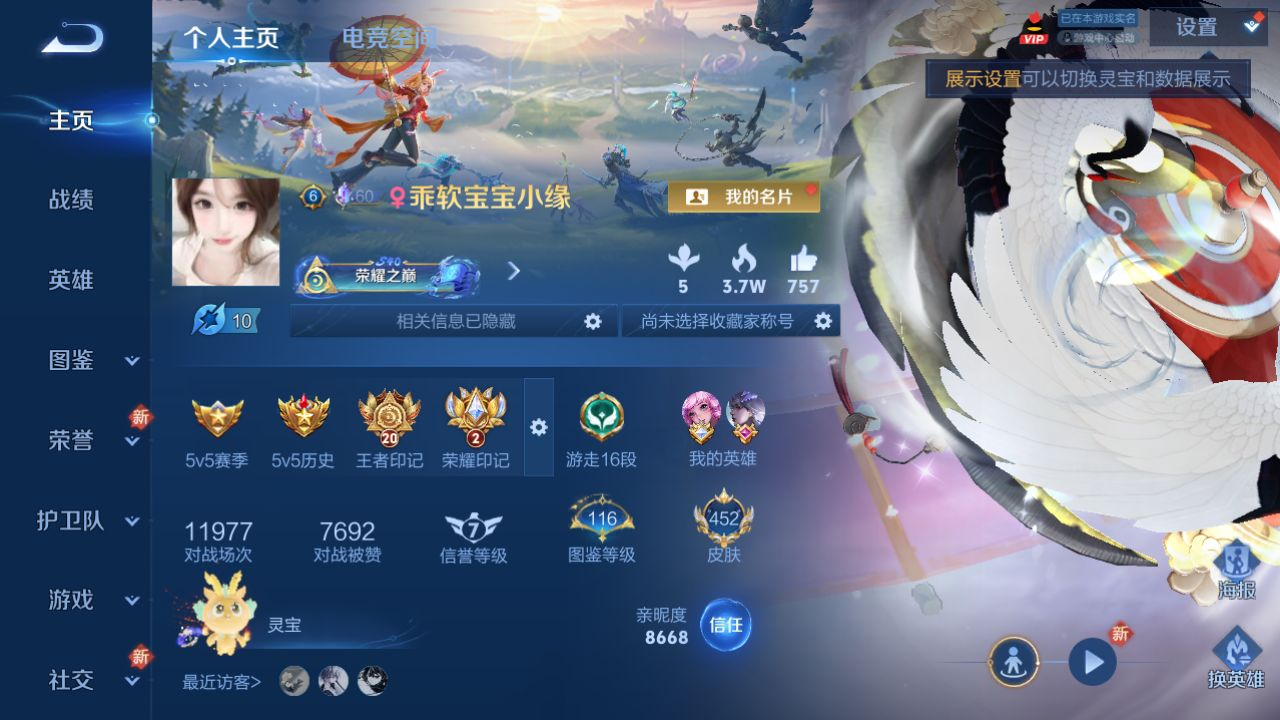Open the 王者印记 medal

(389, 430)
